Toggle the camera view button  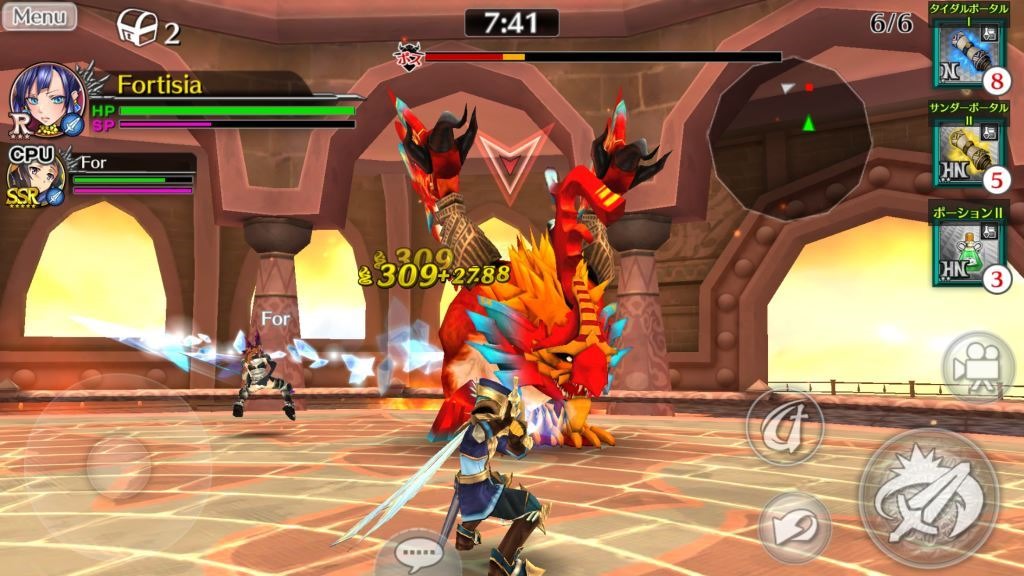click(977, 366)
